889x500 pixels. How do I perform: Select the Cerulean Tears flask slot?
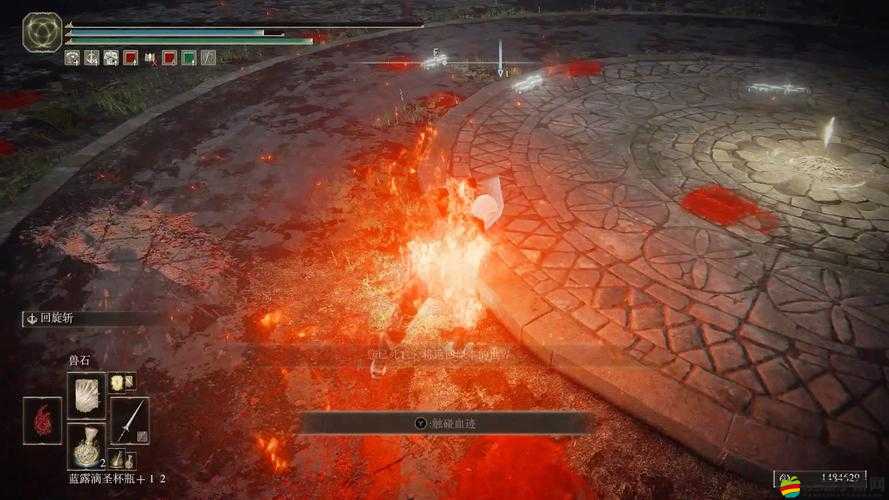point(86,444)
